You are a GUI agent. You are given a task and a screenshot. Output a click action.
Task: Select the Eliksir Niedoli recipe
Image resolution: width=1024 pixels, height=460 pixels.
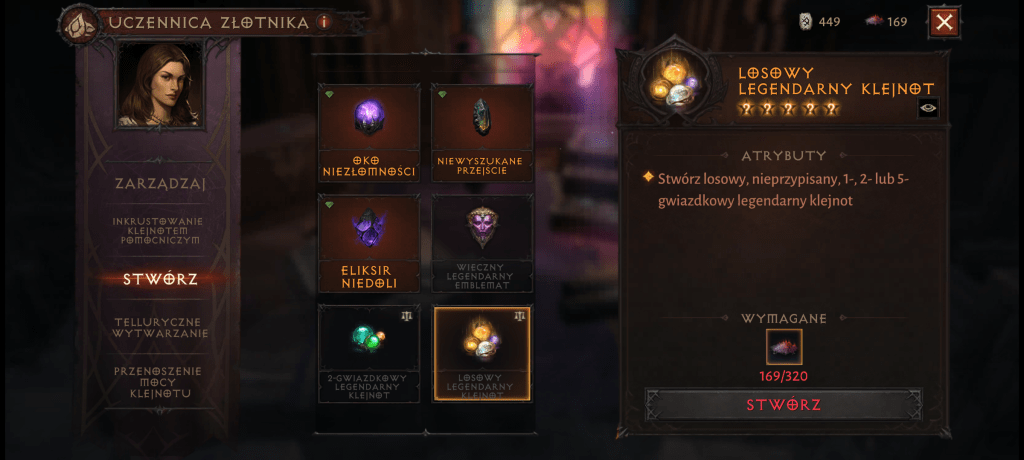coord(369,244)
